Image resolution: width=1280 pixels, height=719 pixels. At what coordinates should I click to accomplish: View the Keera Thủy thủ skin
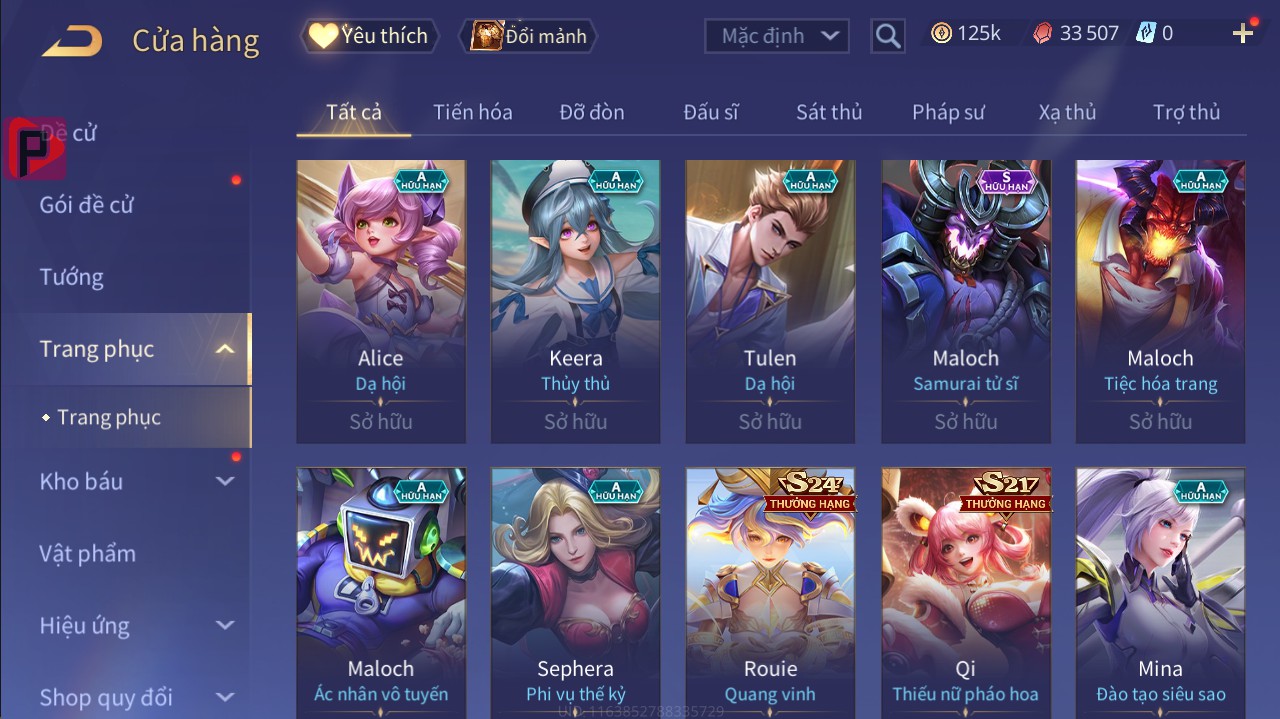click(x=575, y=300)
